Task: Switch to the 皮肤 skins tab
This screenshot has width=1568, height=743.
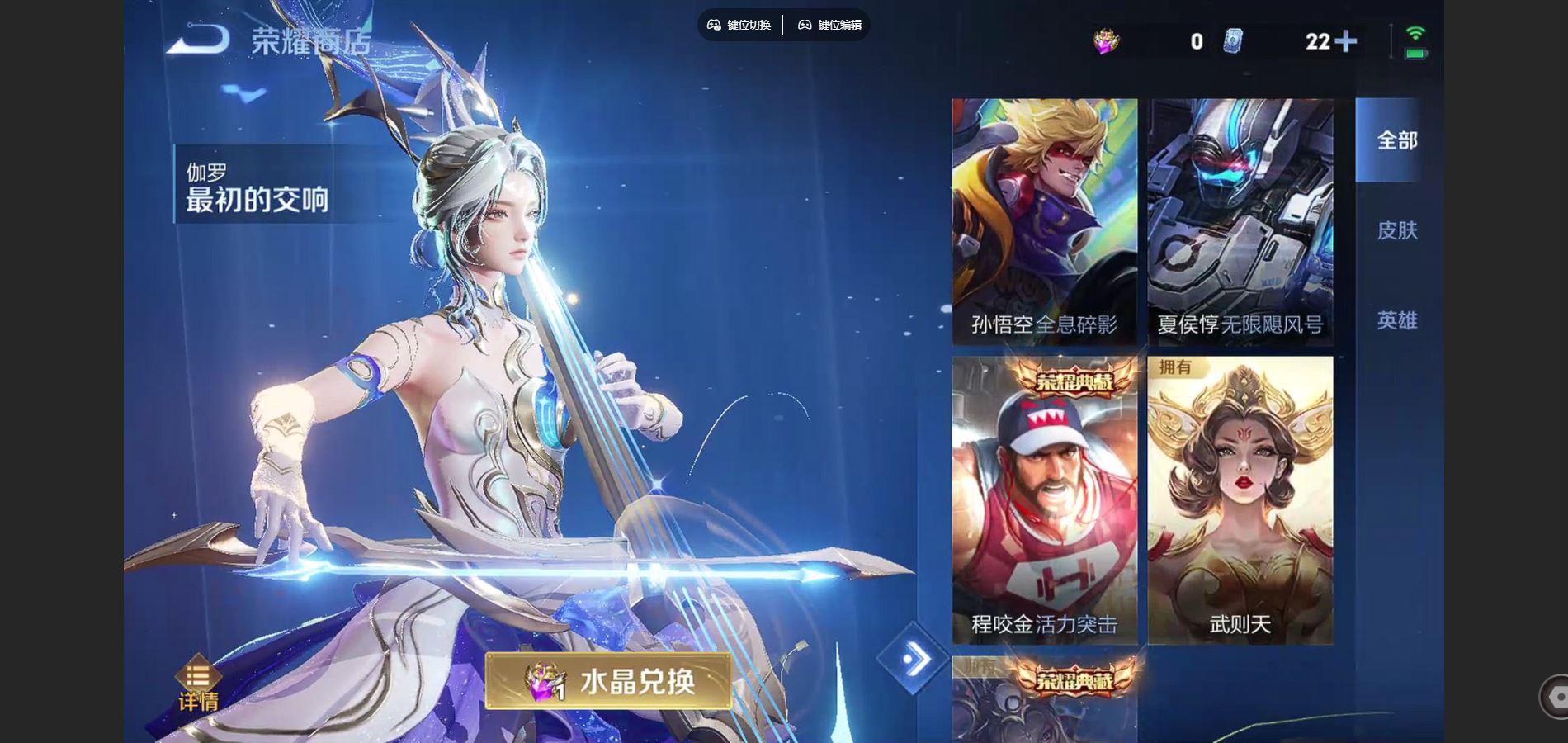Action: coord(1396,231)
